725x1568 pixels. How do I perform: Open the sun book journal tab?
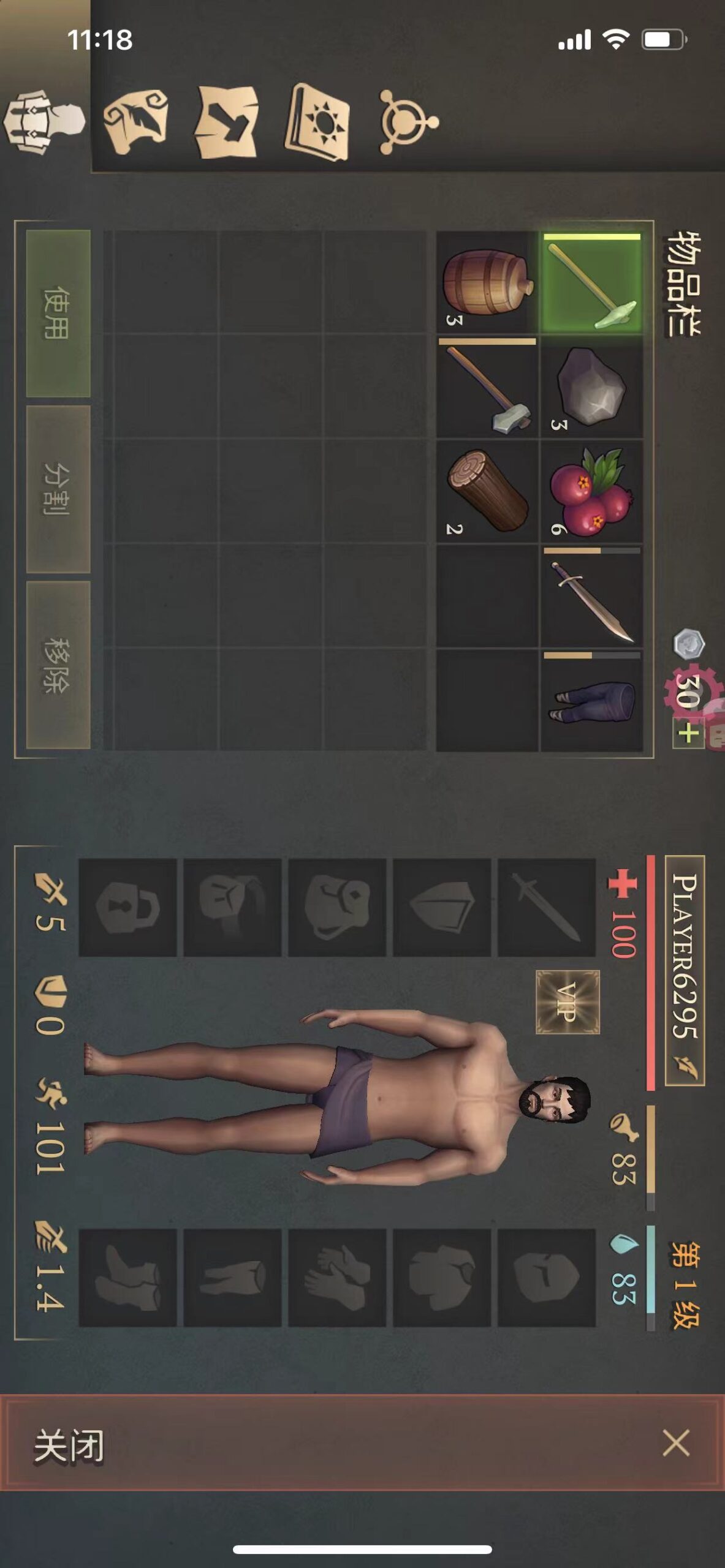pos(317,121)
